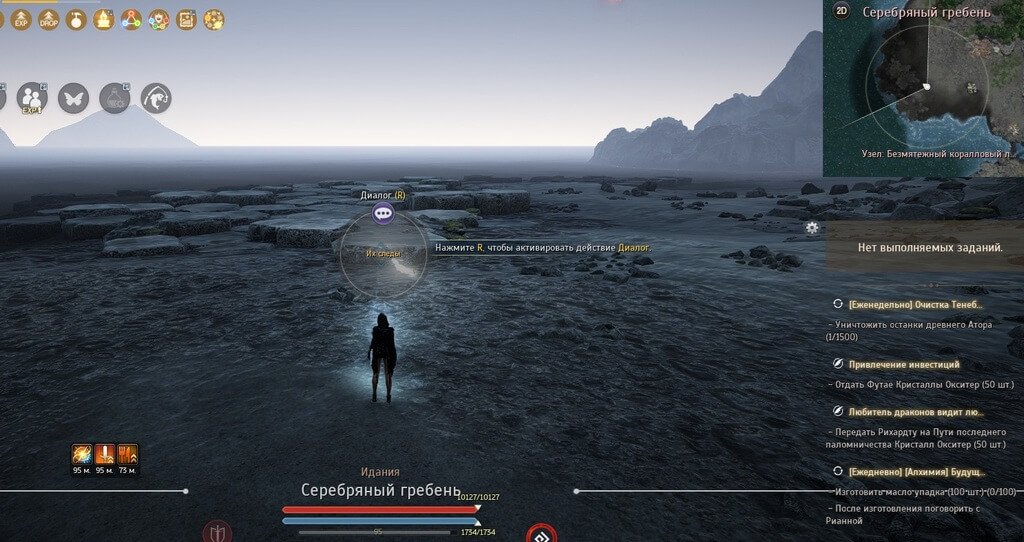
Task: Select the candle cake buff icon
Action: 103,19
